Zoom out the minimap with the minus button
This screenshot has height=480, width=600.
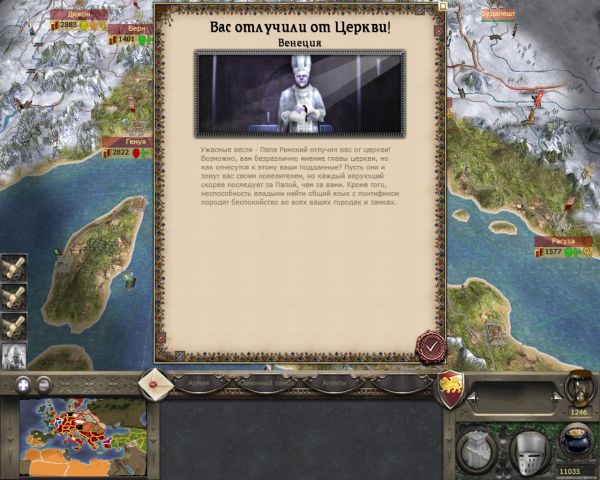44,384
